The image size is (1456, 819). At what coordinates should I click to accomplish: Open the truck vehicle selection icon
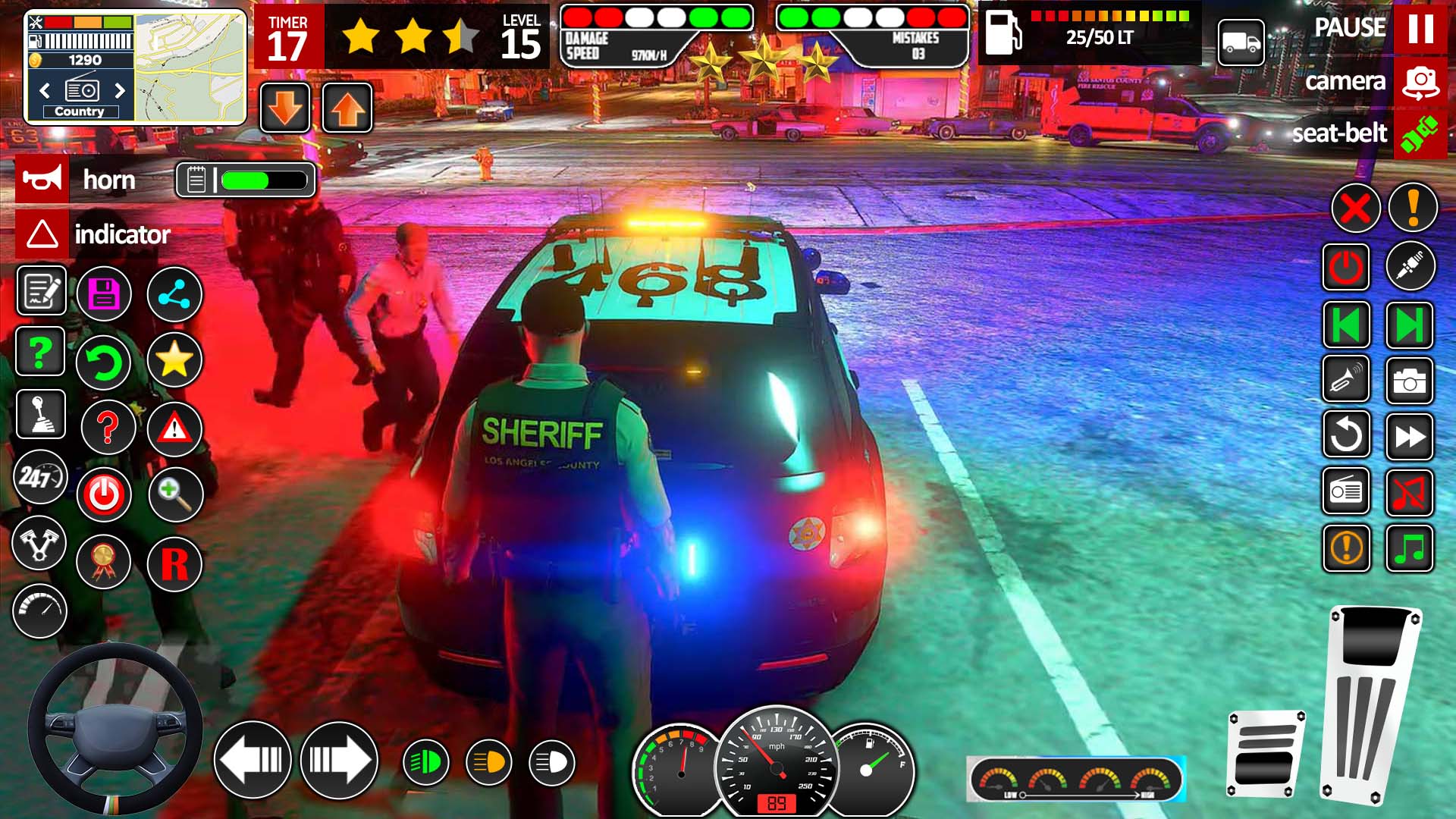pos(1241,42)
